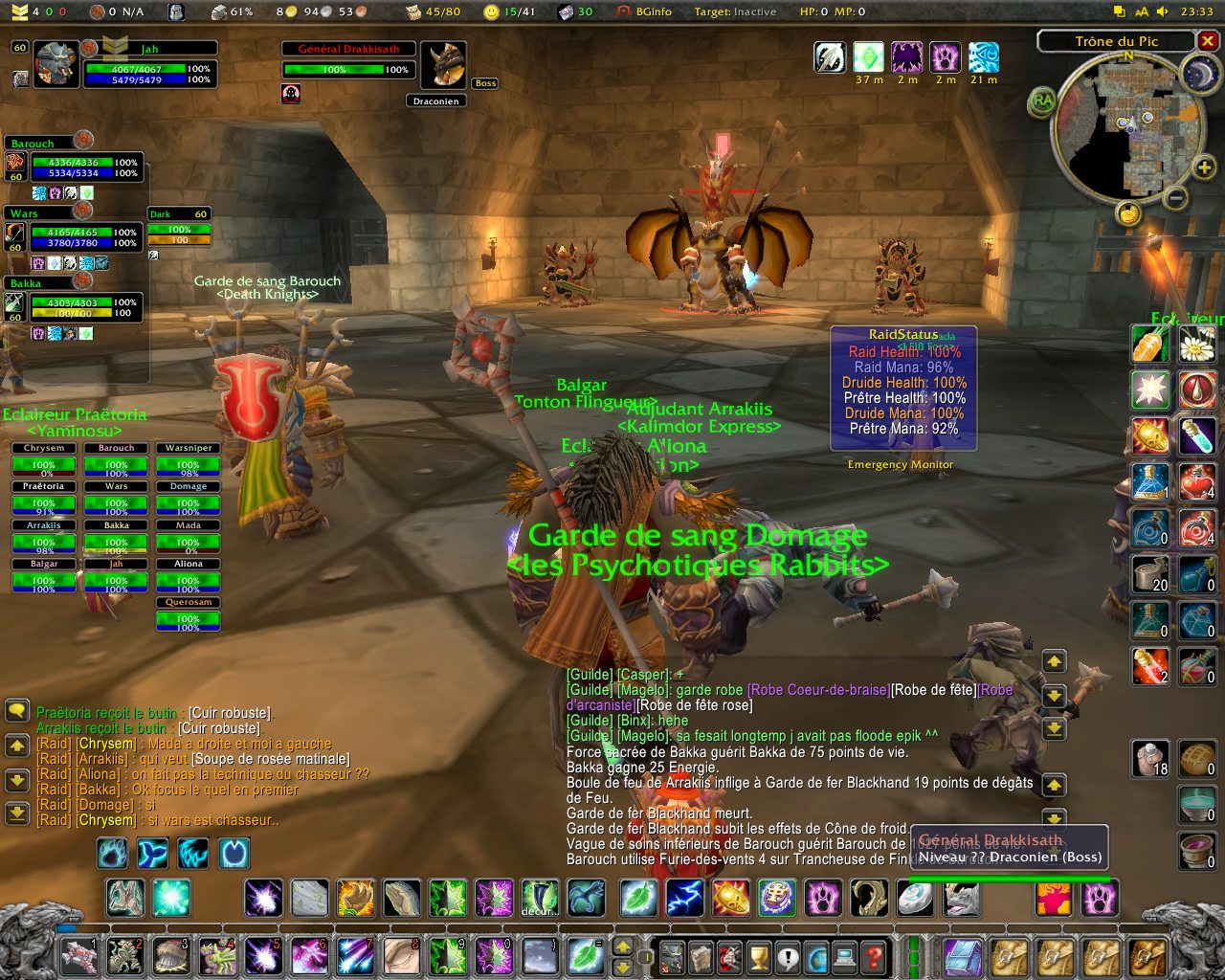Select the Général Drakkisath target frame
The image size is (1225, 980).
point(348,60)
